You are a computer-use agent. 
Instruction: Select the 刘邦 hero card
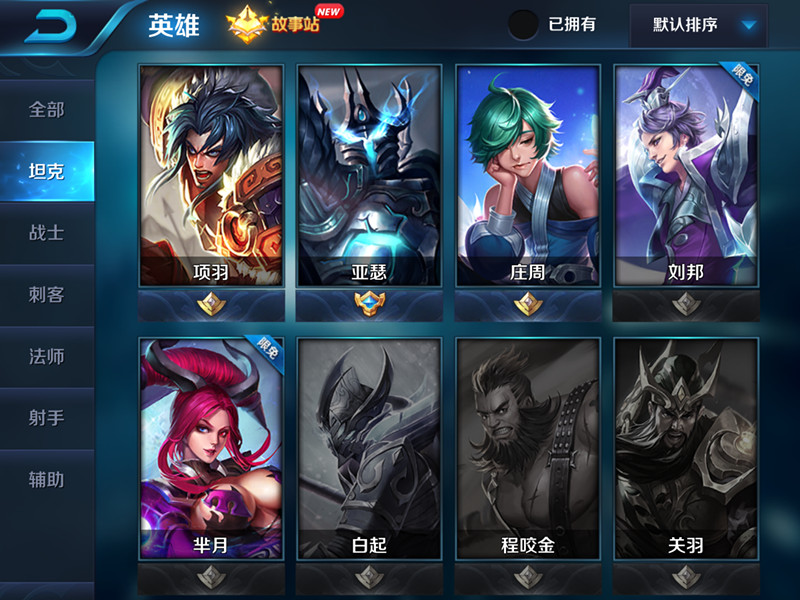[x=685, y=177]
